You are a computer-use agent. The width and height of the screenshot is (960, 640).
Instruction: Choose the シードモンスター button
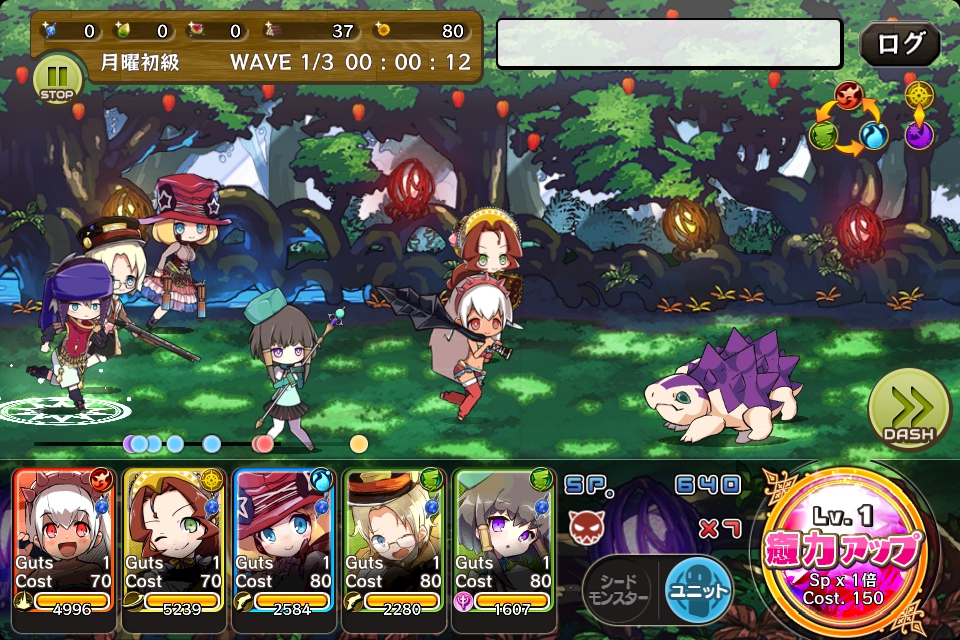(x=617, y=586)
